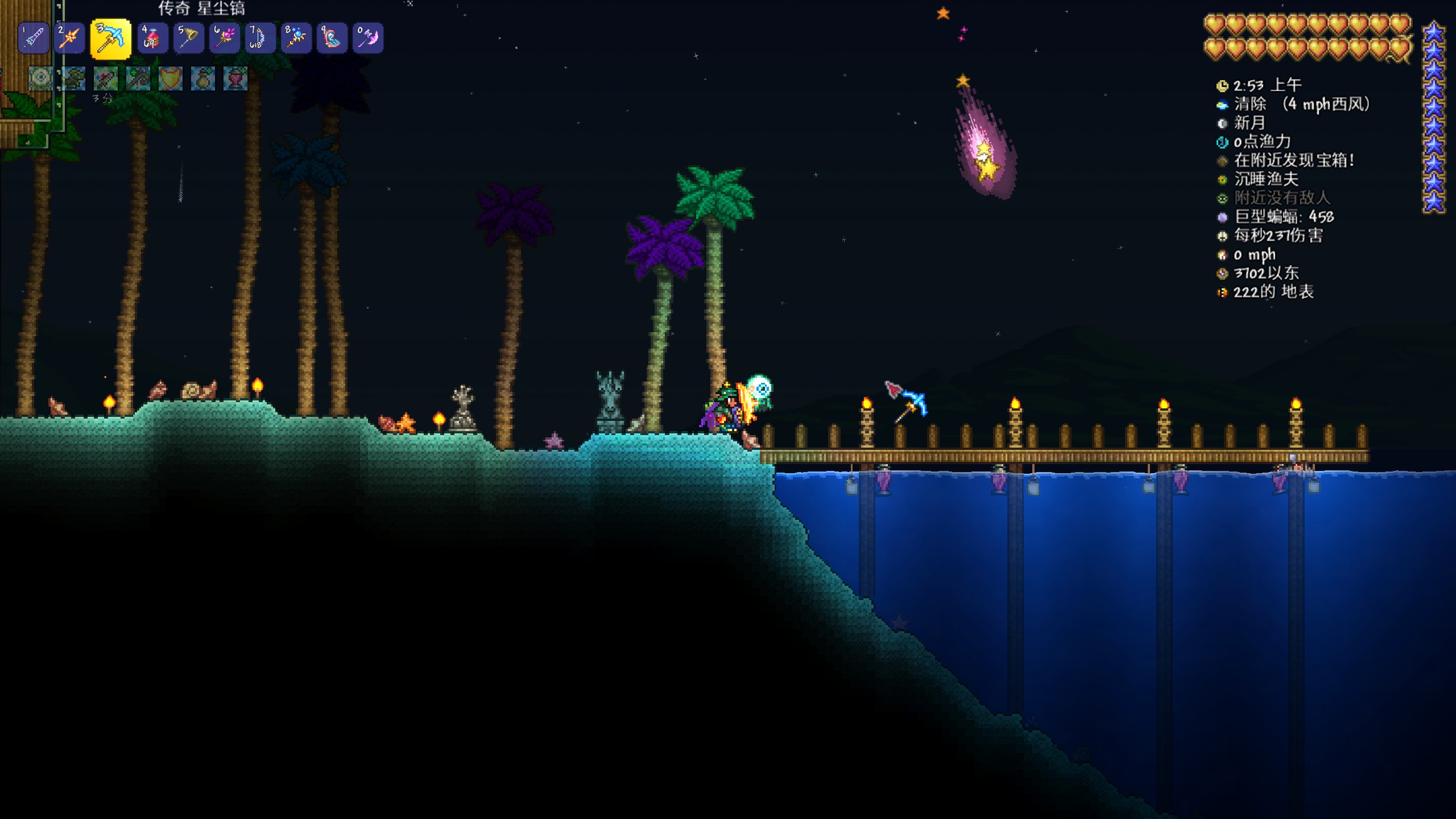
Task: Click the yellow potion flask buff icon
Action: click(x=202, y=78)
